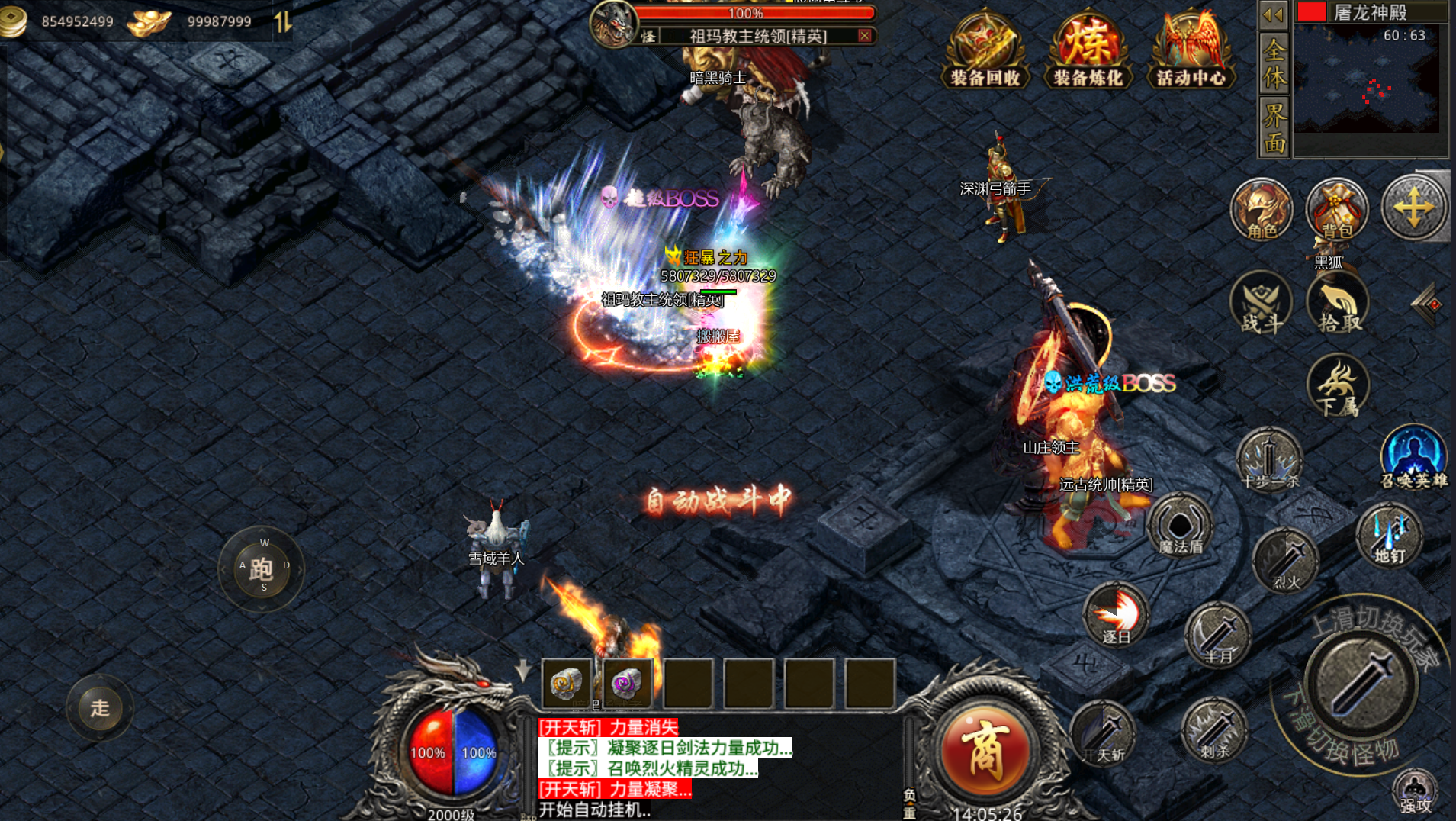Open the 角色 character sheet

point(1262,210)
